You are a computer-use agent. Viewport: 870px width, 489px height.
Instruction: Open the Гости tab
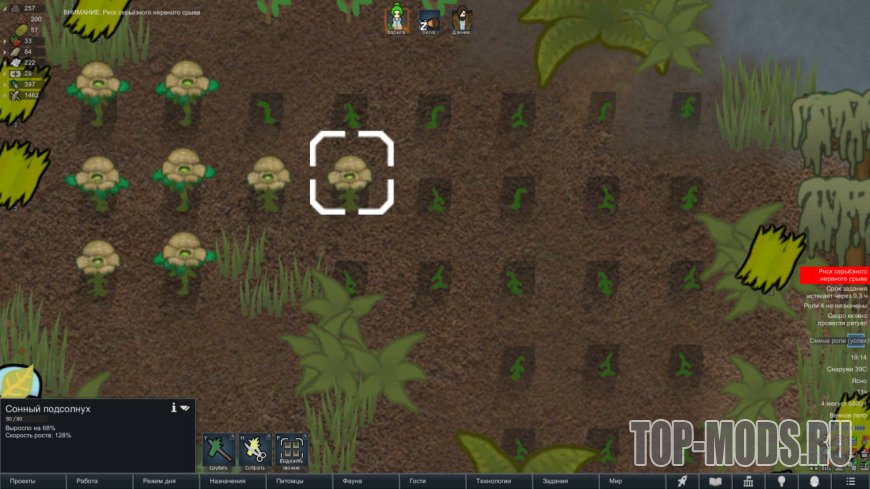(418, 481)
